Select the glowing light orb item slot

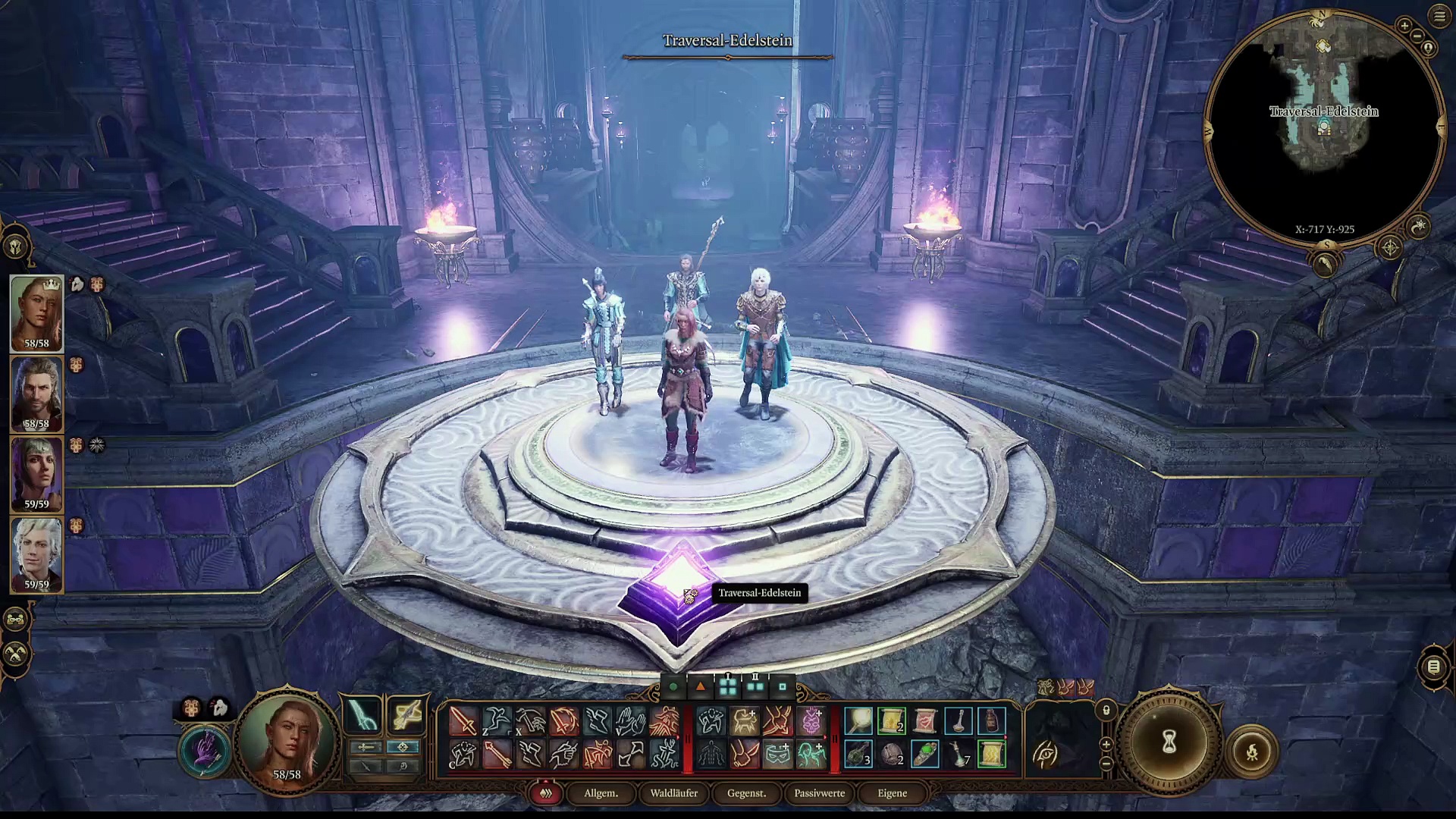click(858, 720)
